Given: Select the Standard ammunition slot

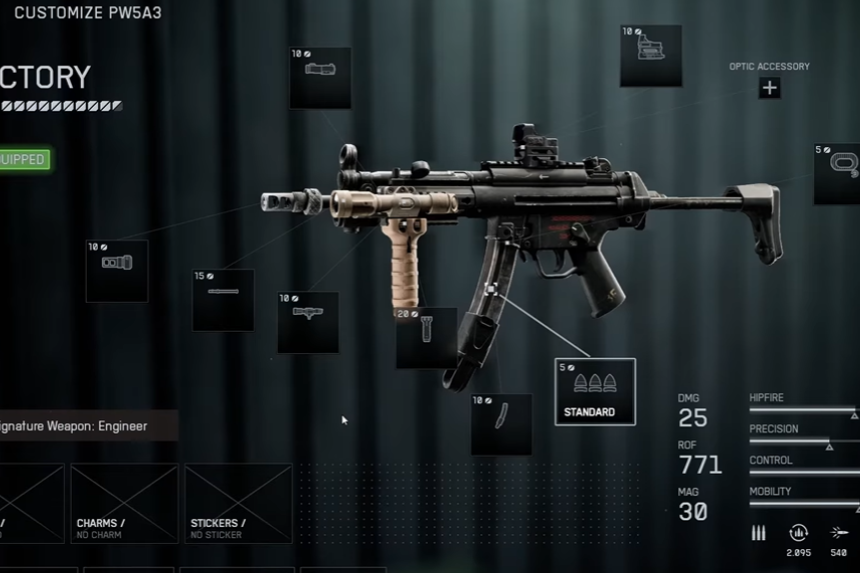Looking at the screenshot, I should [x=595, y=391].
